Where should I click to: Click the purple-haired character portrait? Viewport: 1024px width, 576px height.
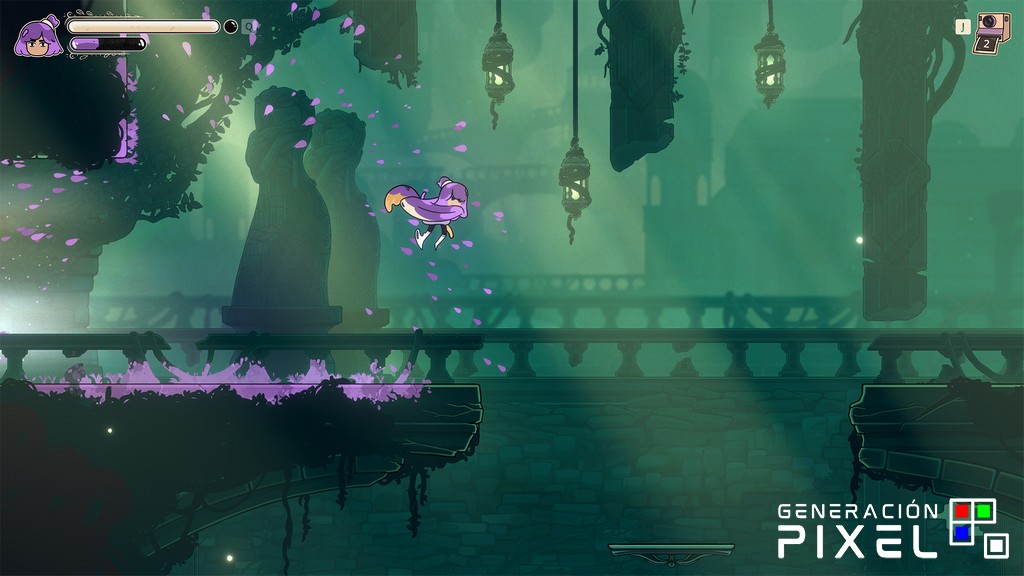coord(37,37)
